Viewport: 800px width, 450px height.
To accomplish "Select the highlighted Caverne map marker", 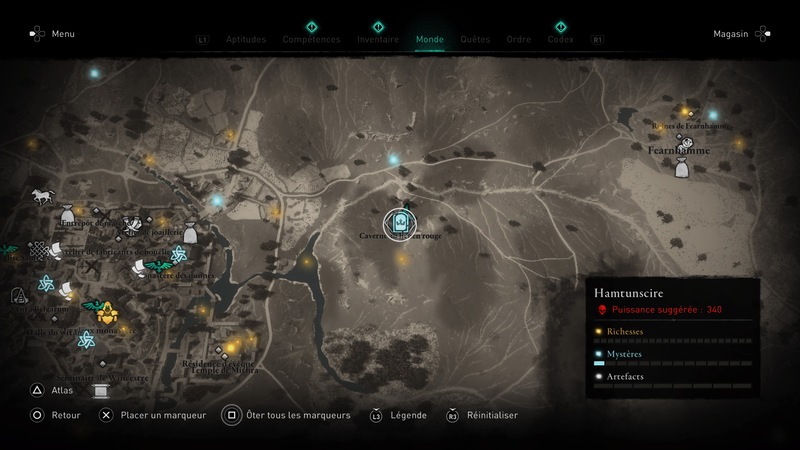I will pyautogui.click(x=399, y=222).
